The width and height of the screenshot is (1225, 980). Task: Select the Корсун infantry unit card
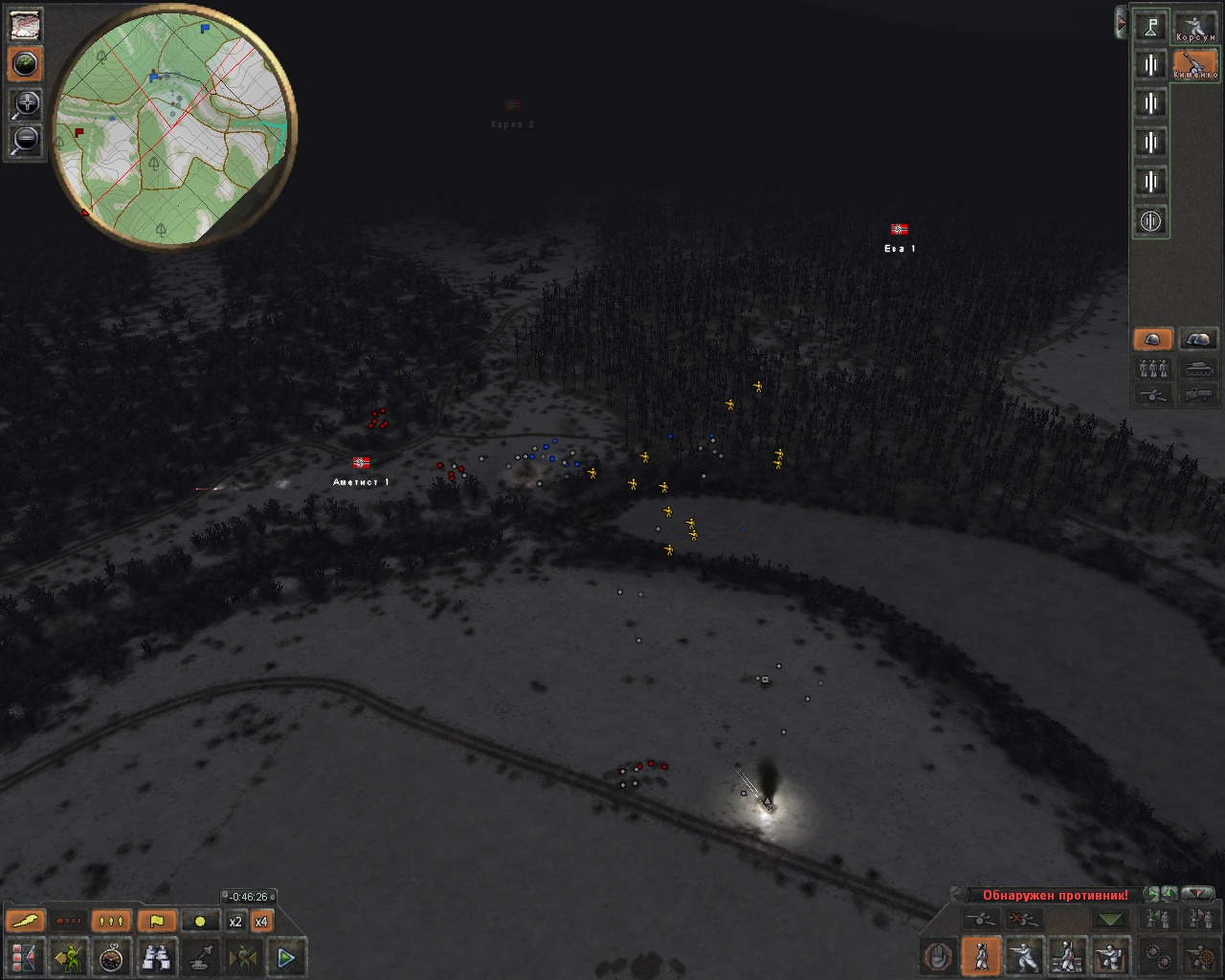(1194, 26)
